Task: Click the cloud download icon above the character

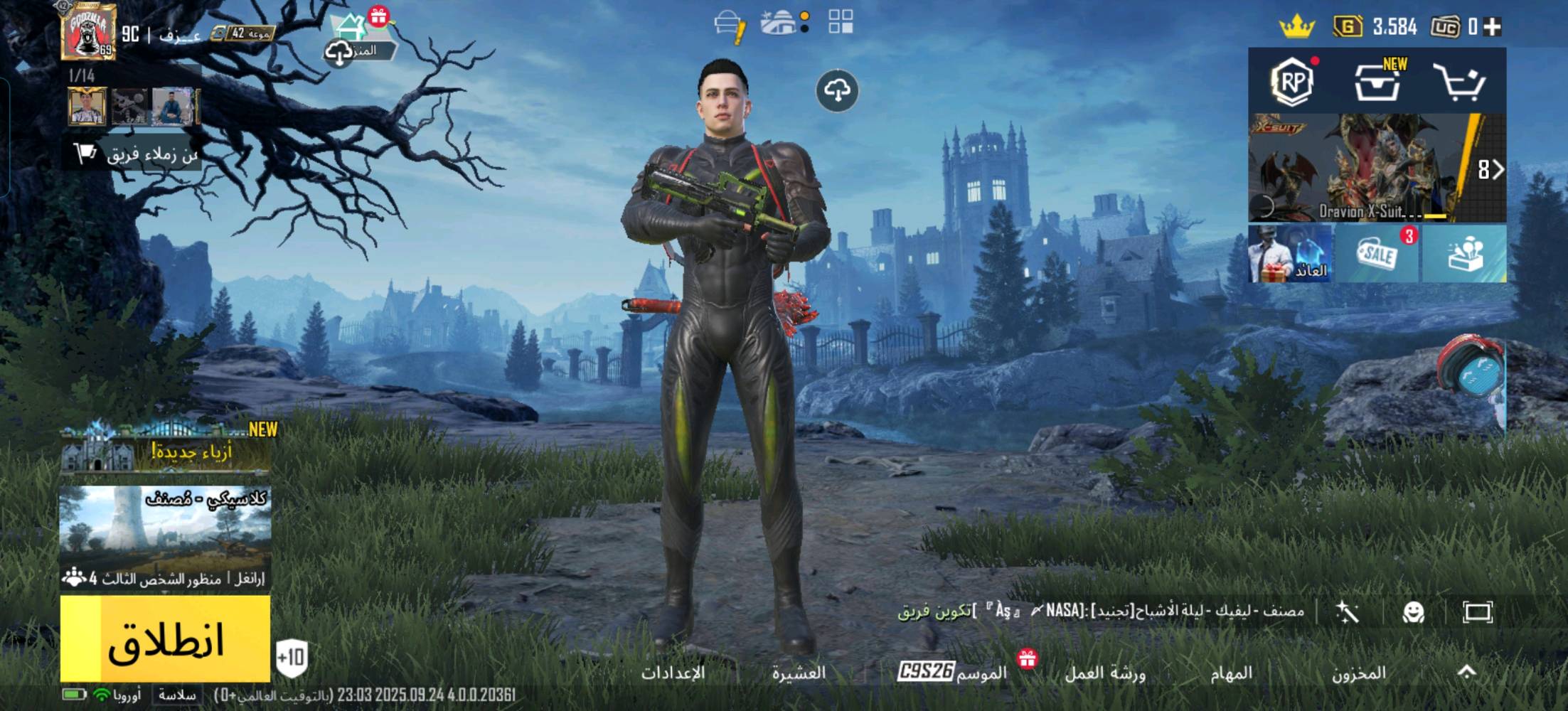Action: point(838,91)
